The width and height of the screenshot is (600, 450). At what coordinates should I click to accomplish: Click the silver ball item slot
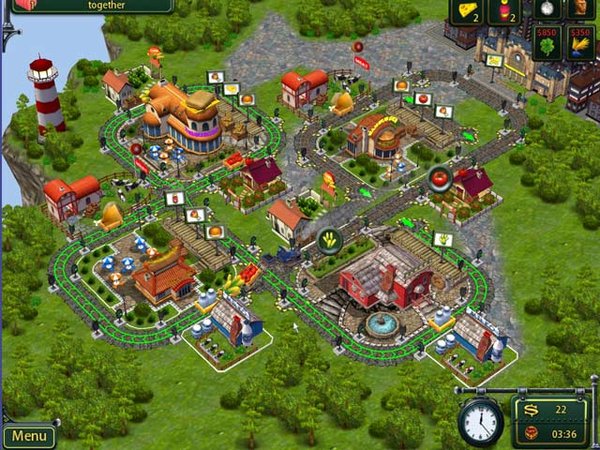(x=544, y=10)
